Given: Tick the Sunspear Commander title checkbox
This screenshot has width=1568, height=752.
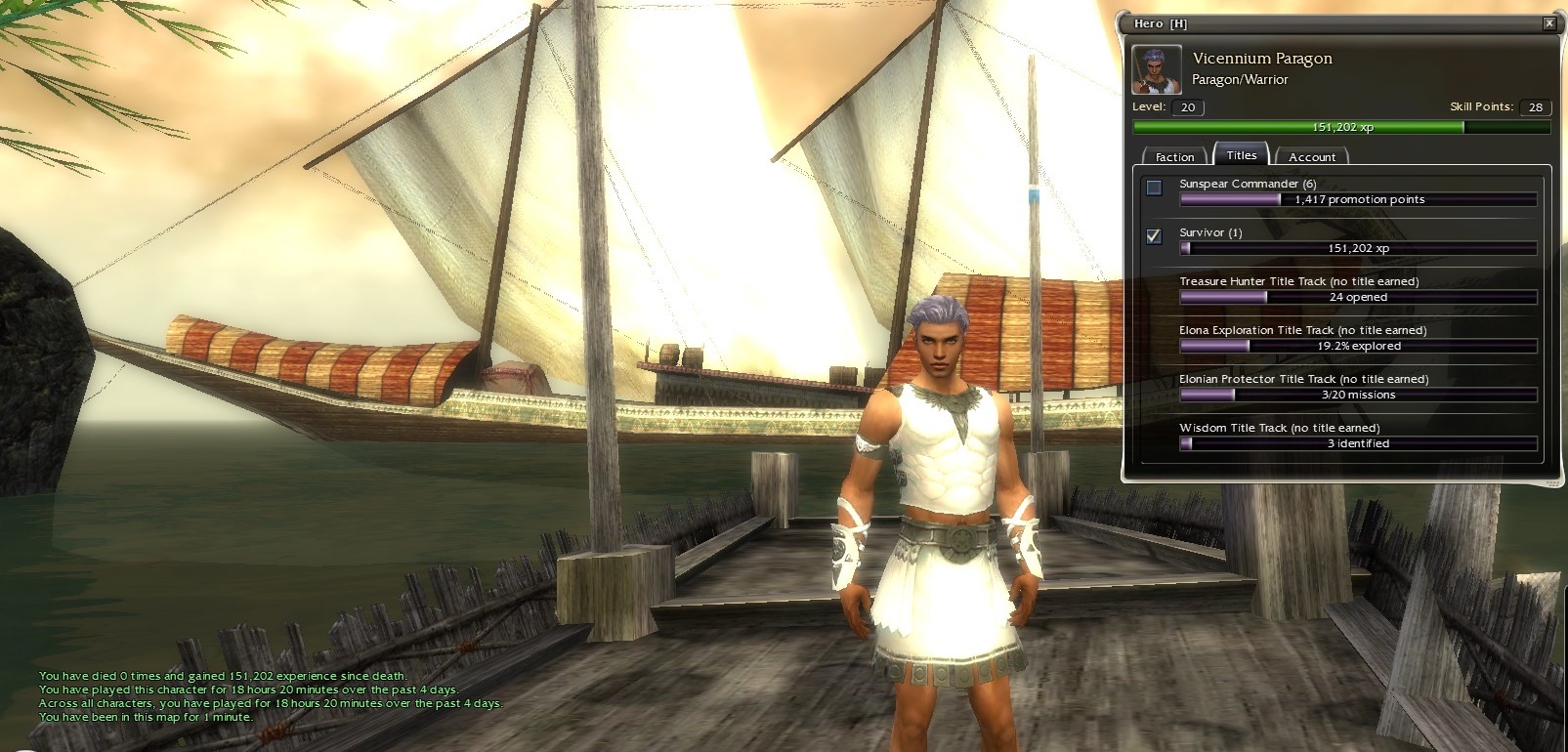Looking at the screenshot, I should click(1154, 188).
